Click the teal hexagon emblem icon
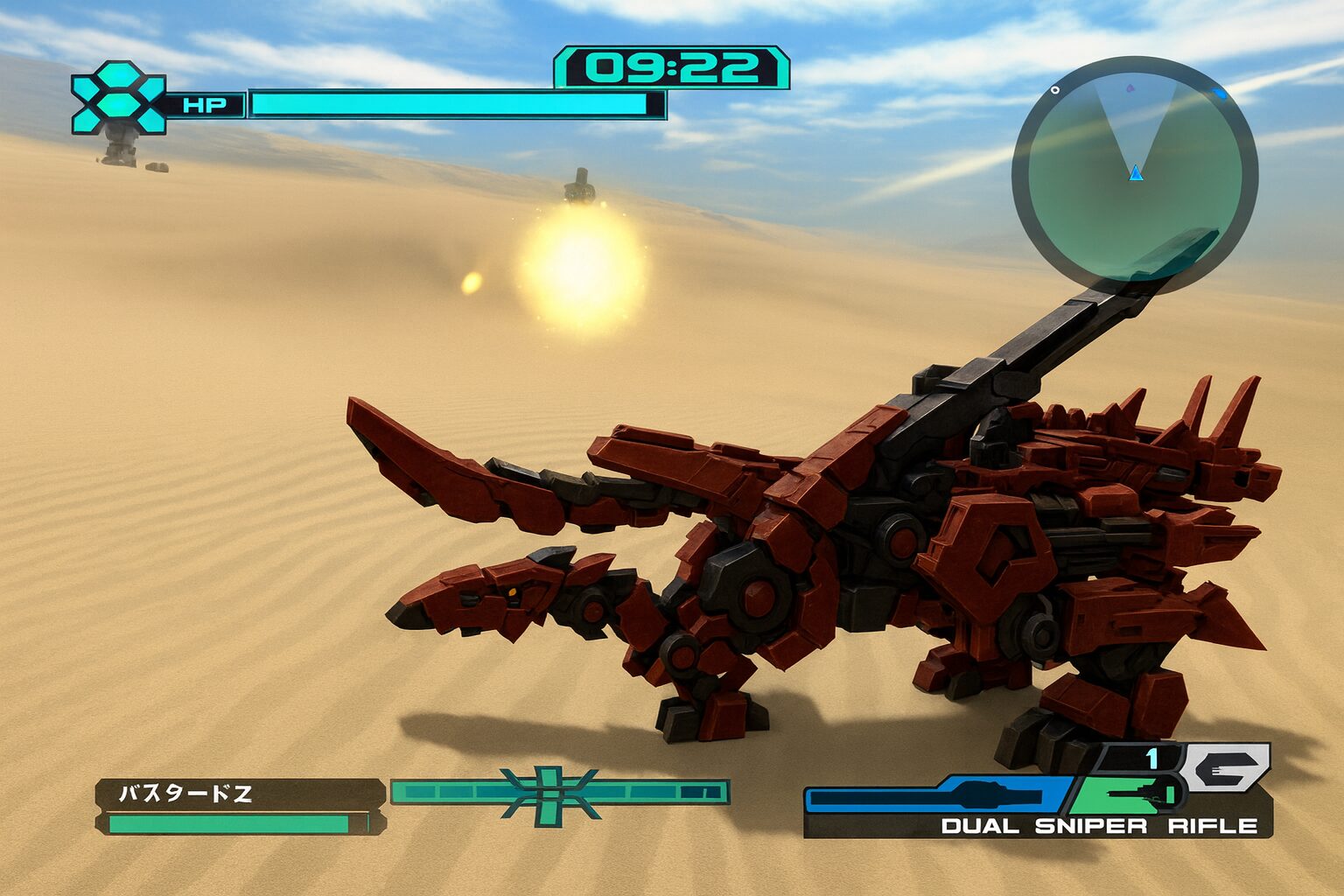 tap(118, 98)
